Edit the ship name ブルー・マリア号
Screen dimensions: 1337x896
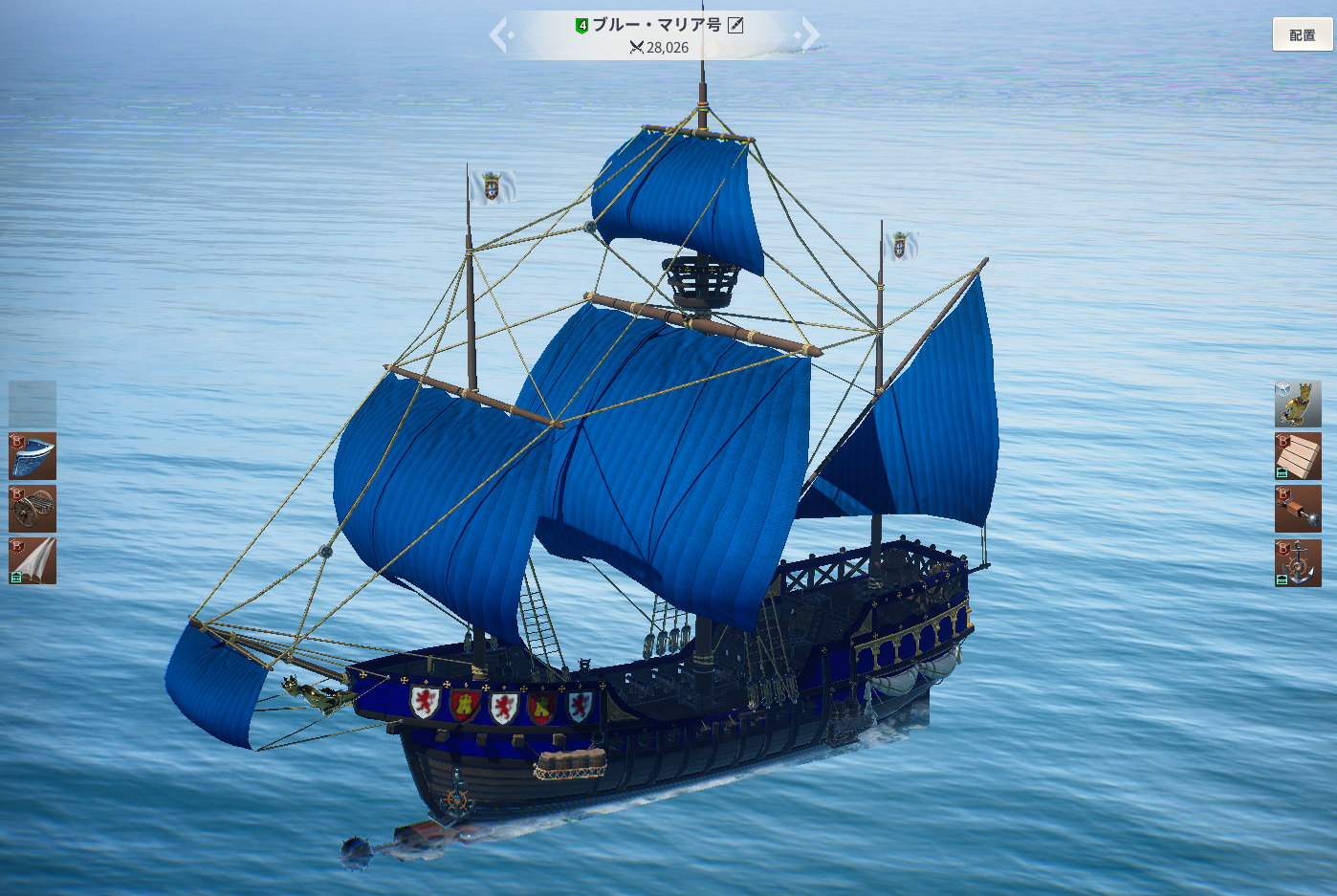tap(735, 25)
